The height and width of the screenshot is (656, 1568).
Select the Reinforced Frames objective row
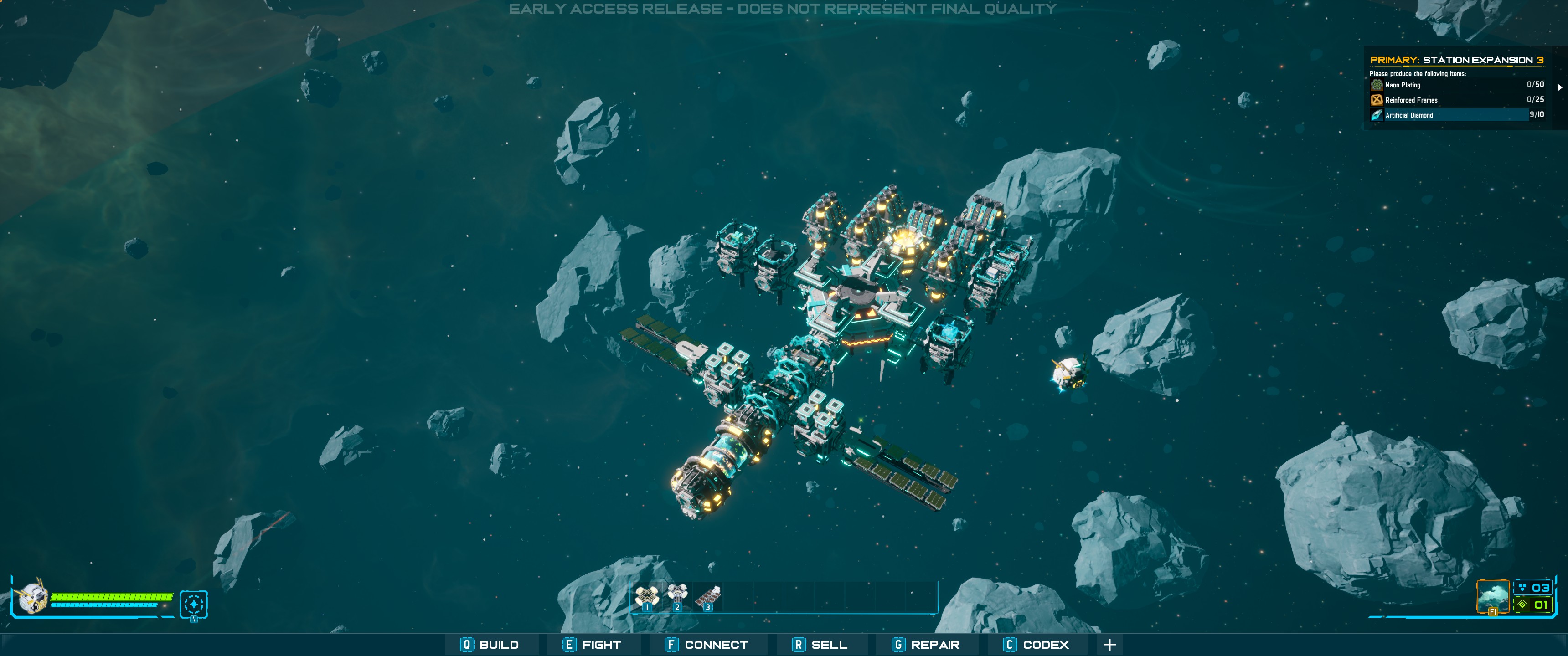tap(1456, 100)
